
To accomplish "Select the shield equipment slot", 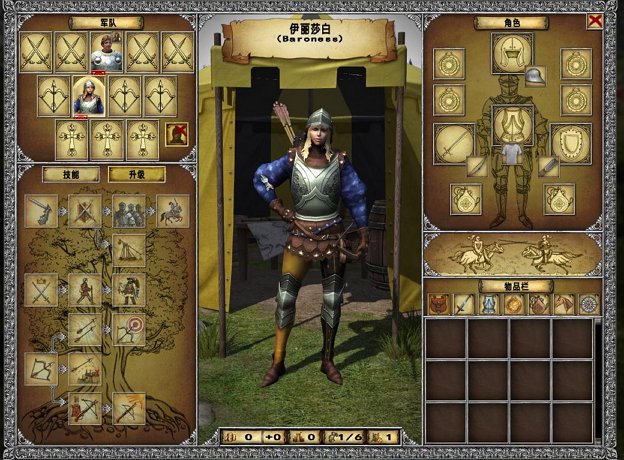I will (x=571, y=142).
